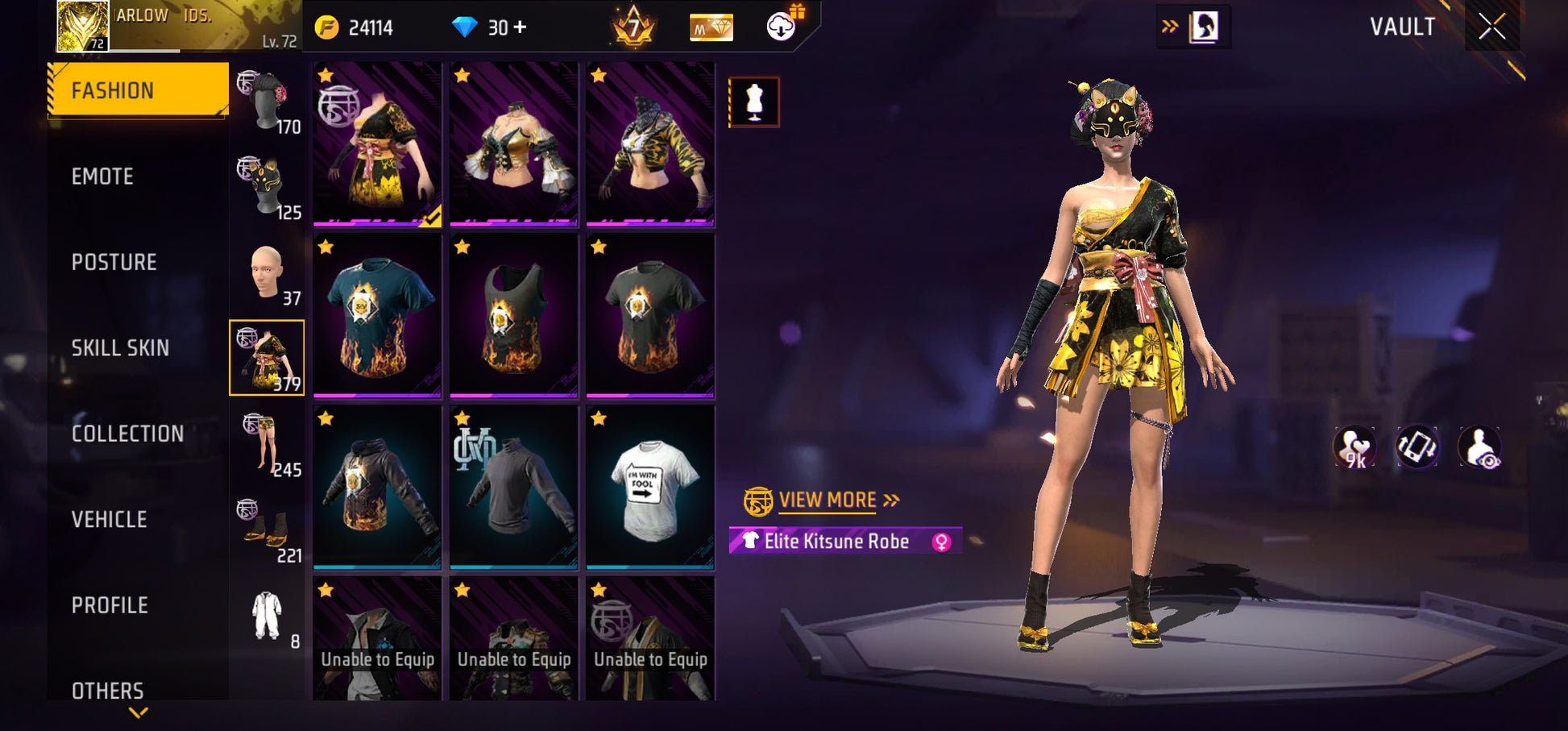Select the bottoms category showing 245
Image resolution: width=1568 pixels, height=731 pixels.
tap(268, 445)
